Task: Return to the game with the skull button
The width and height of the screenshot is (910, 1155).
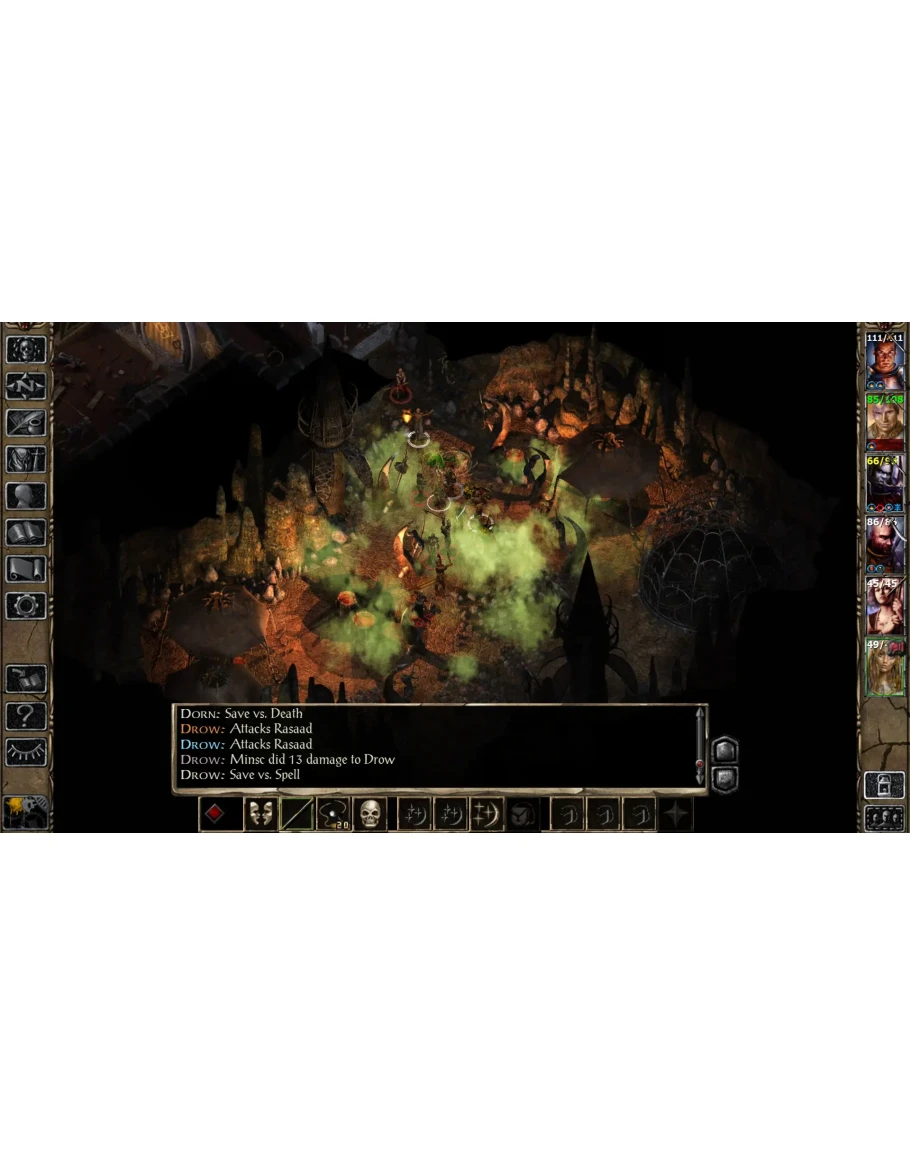Action: click(x=26, y=349)
